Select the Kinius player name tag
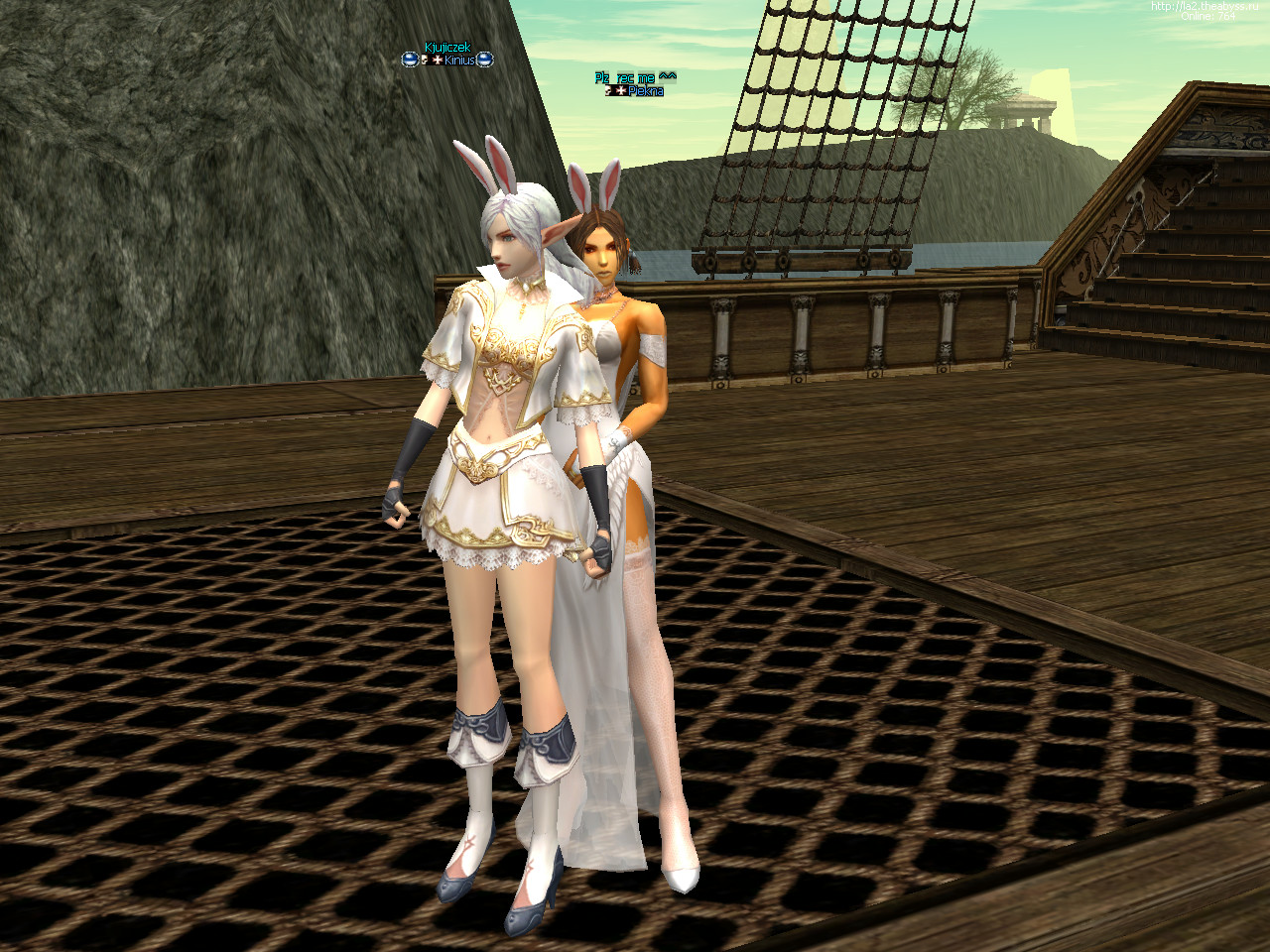This screenshot has height=952, width=1270. pos(458,60)
